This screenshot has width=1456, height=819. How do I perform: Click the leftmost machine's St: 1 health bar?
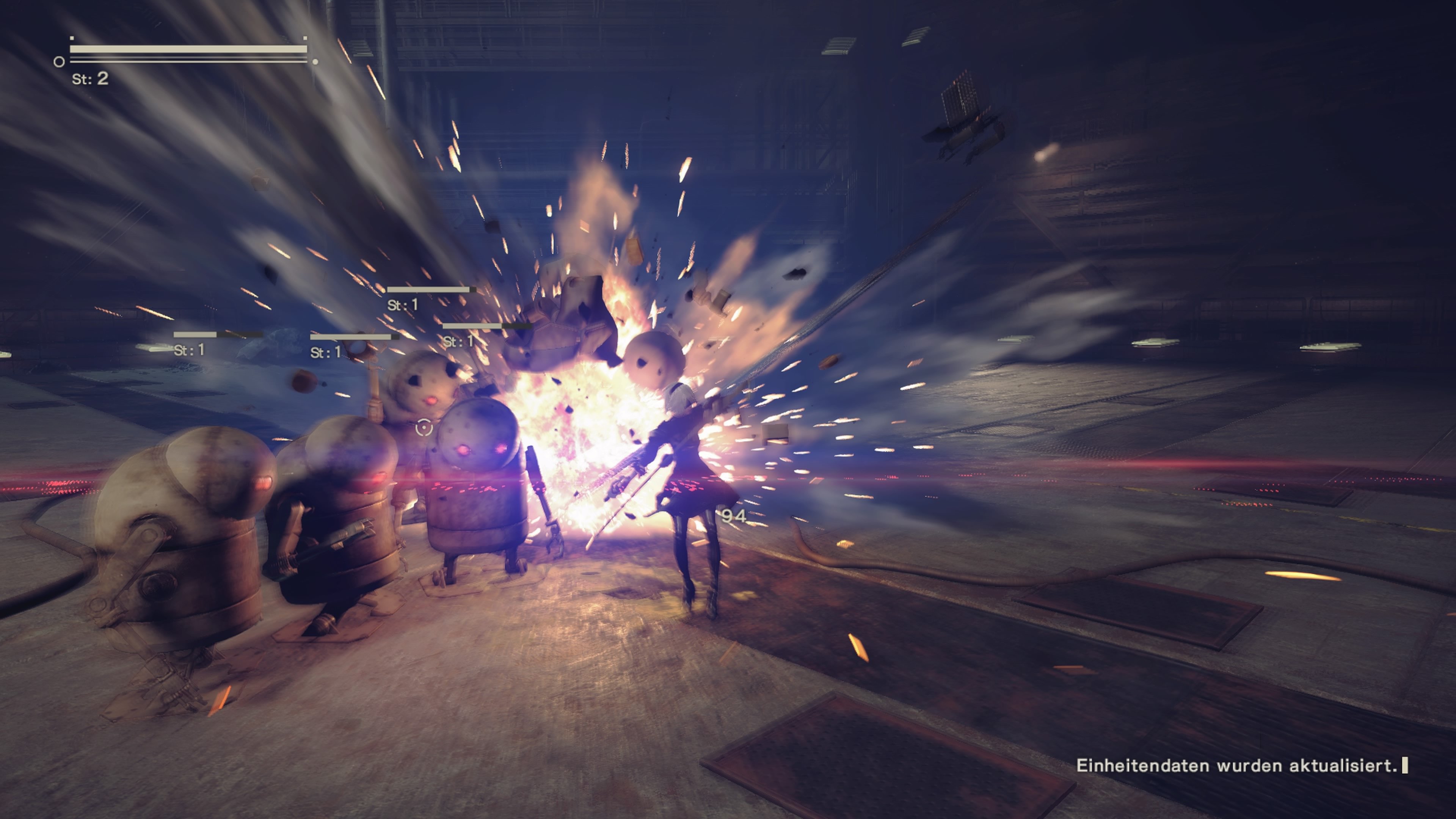[196, 336]
